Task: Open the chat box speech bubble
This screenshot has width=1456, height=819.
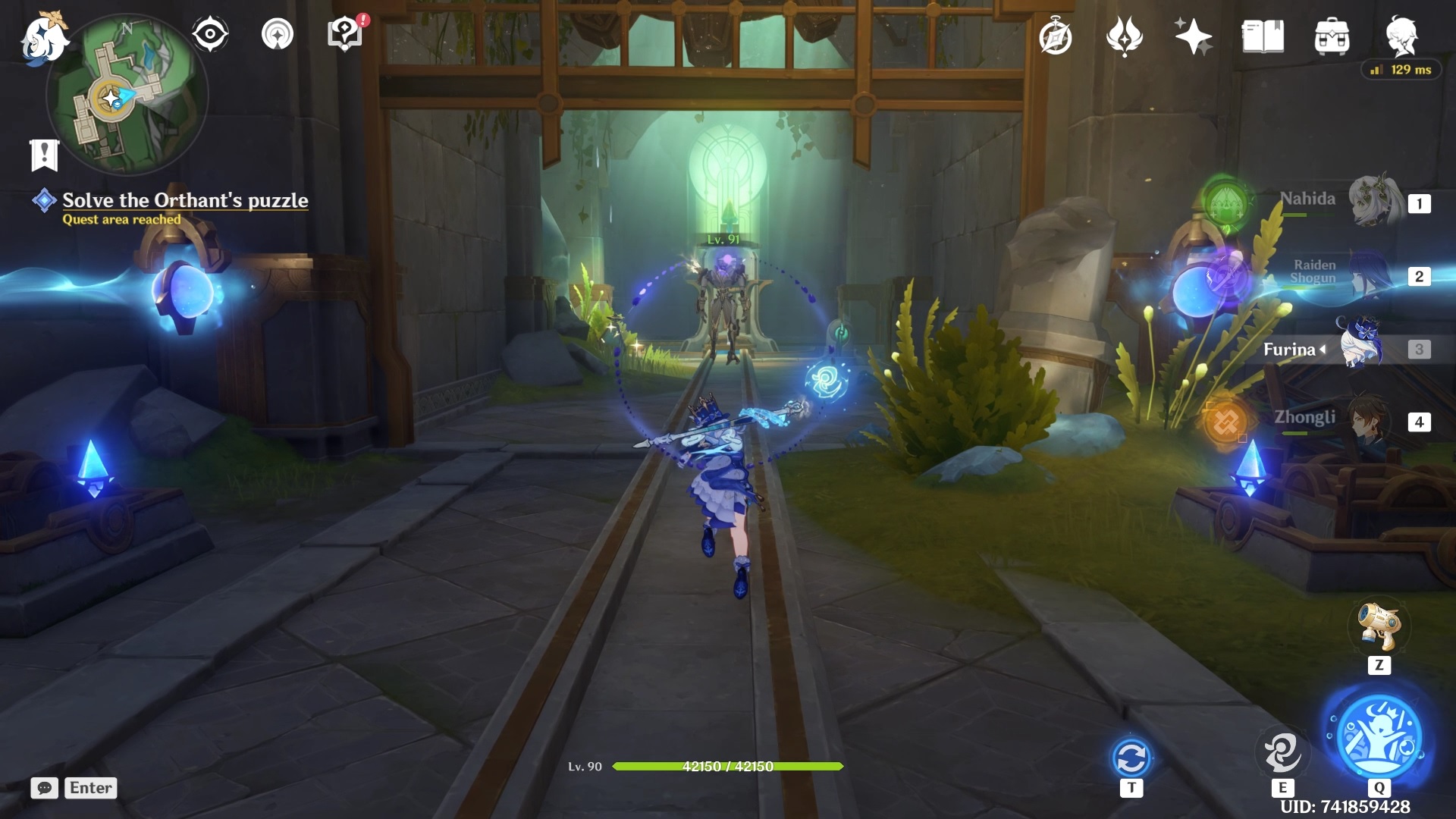Action: coord(45,788)
